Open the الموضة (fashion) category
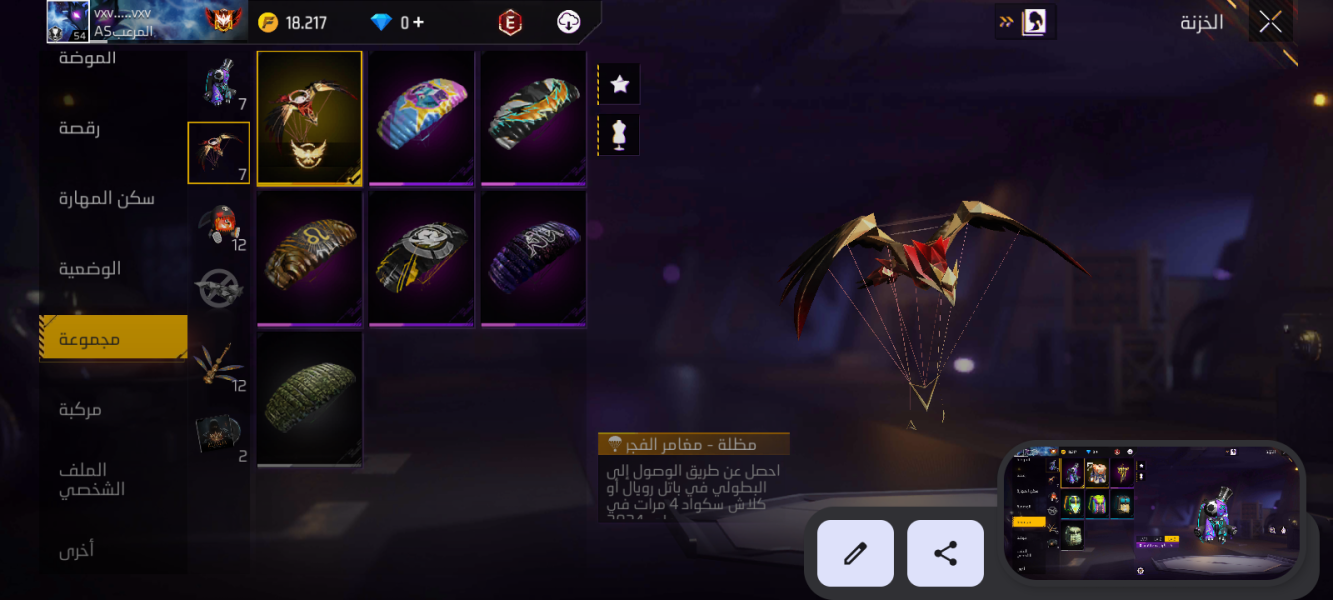The image size is (1333, 600). (88, 59)
